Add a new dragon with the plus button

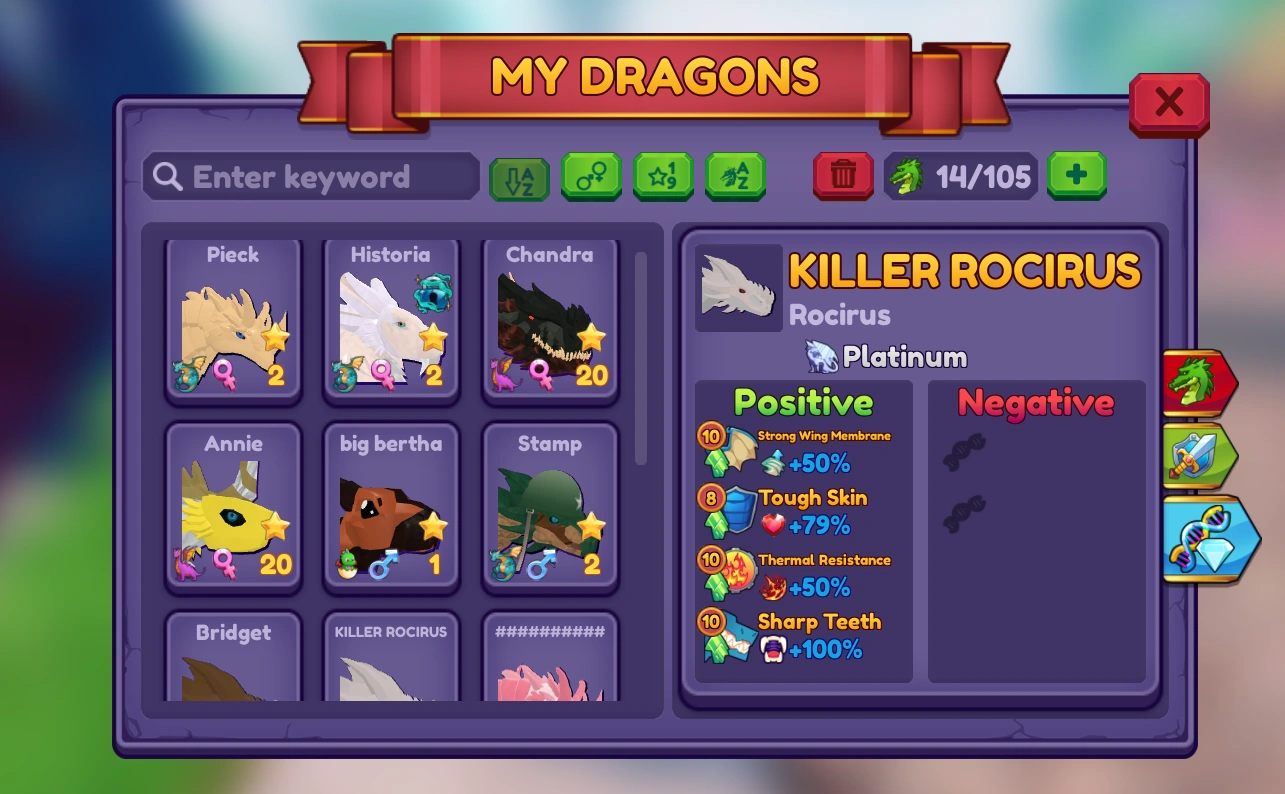click(x=1076, y=176)
